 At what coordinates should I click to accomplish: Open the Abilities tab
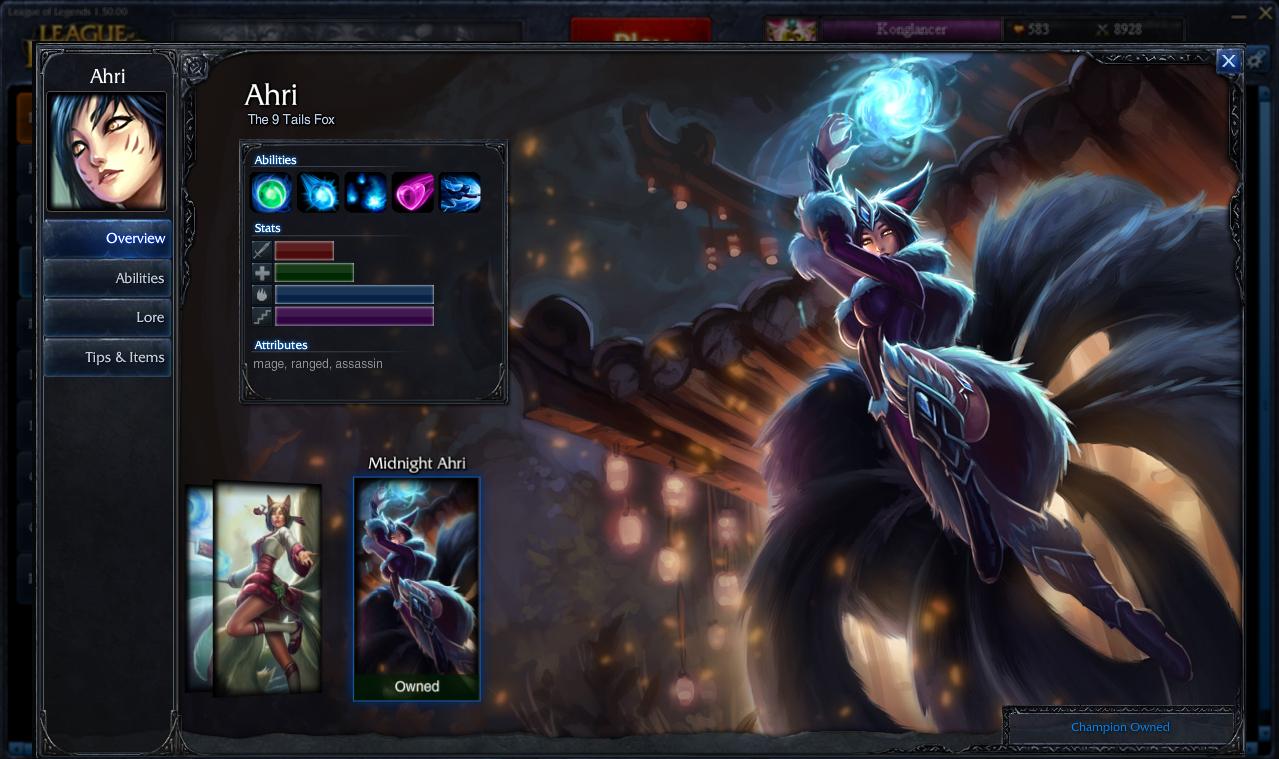coord(108,278)
